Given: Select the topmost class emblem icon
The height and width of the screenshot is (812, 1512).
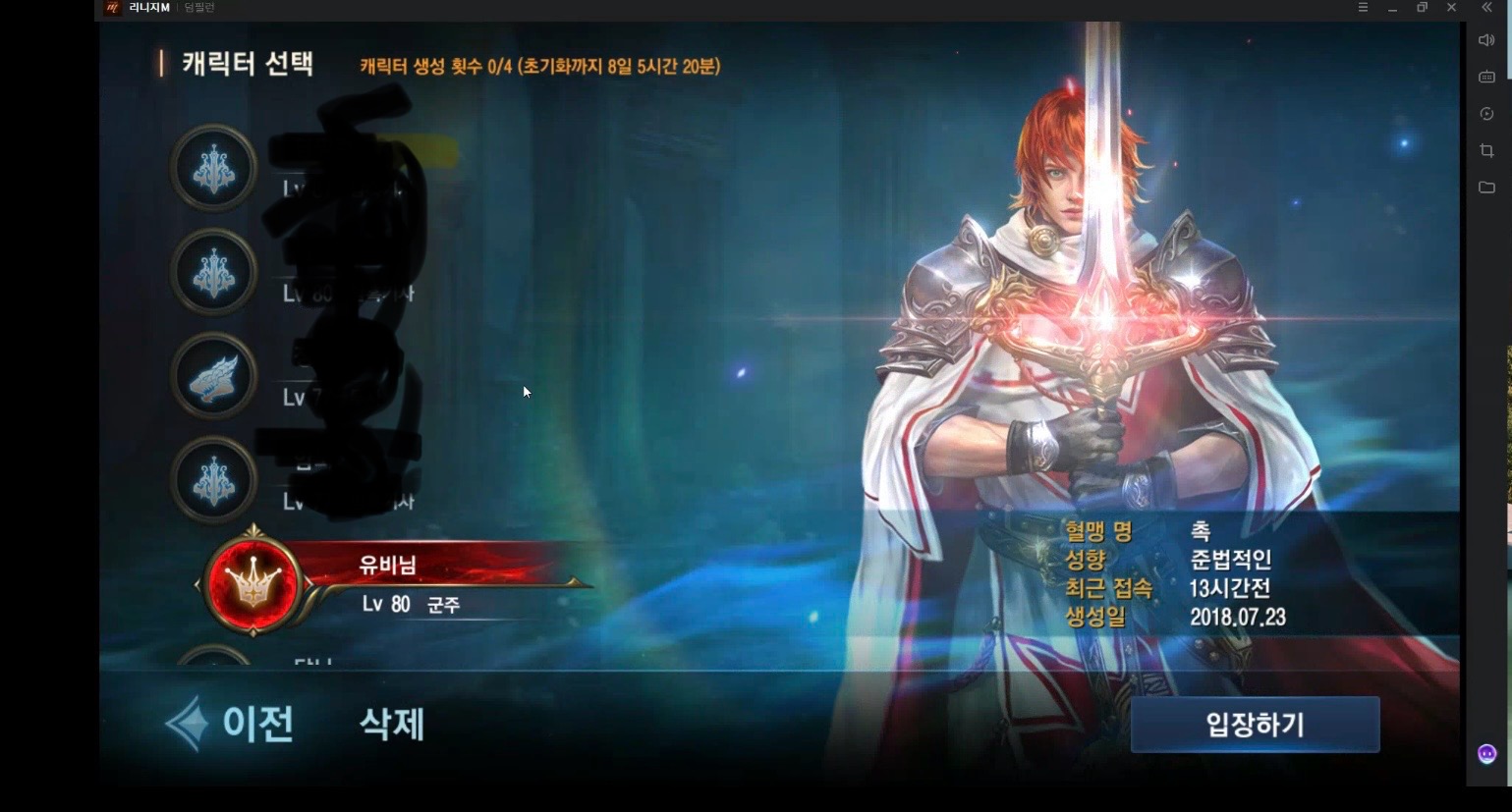Looking at the screenshot, I should pyautogui.click(x=213, y=167).
